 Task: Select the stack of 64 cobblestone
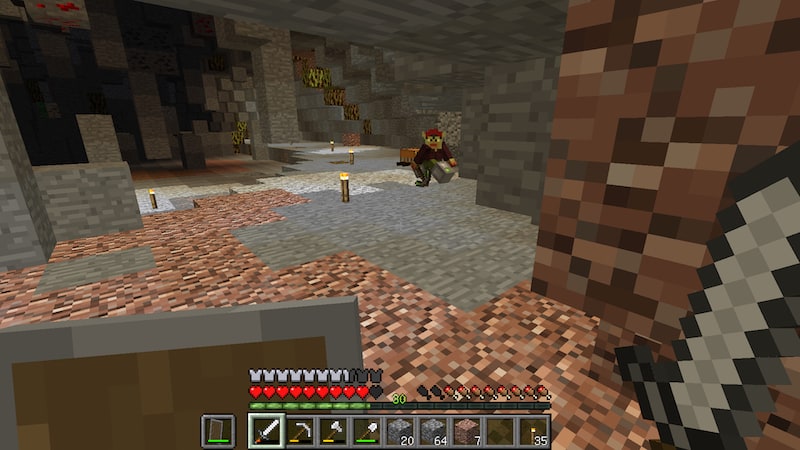(x=433, y=432)
